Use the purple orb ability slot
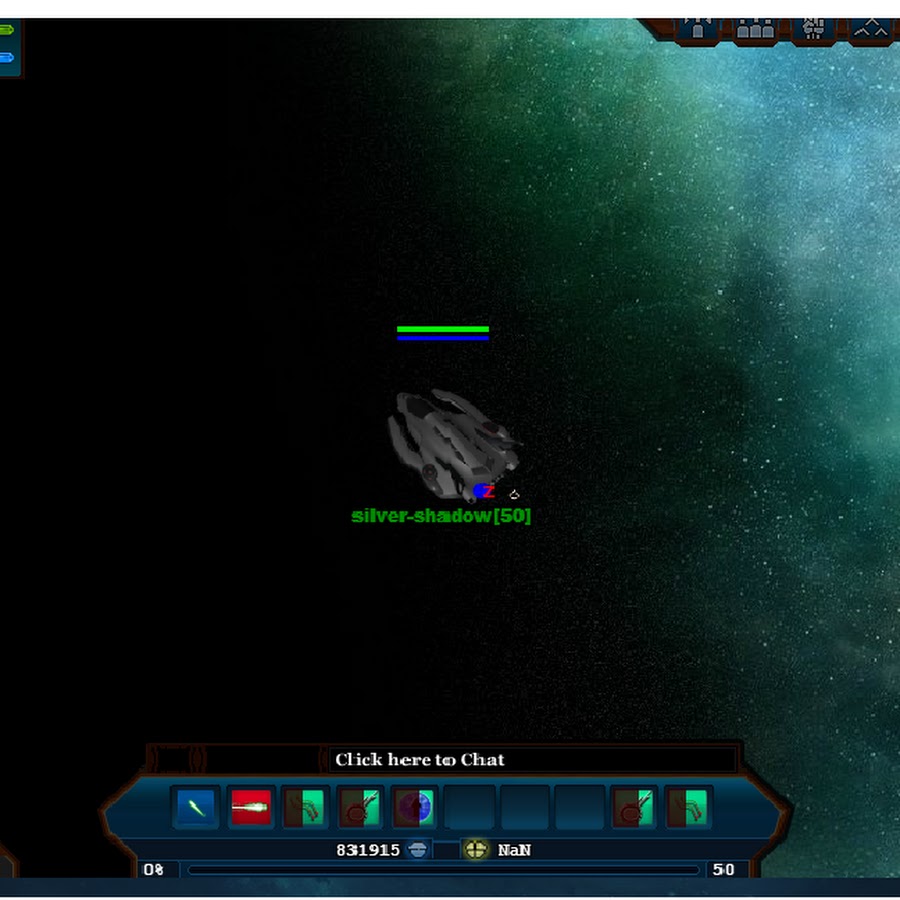 tap(414, 807)
